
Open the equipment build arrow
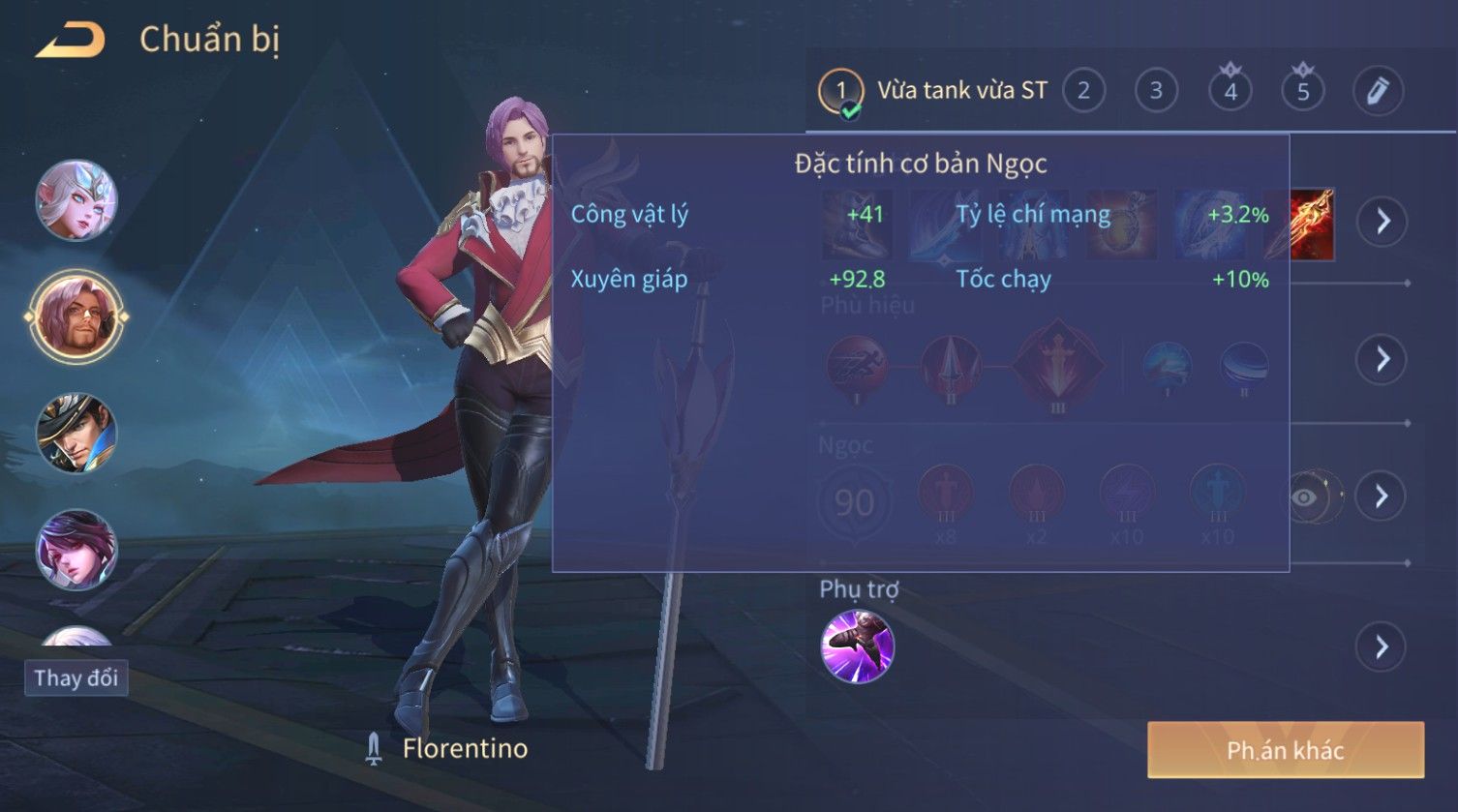coord(1382,222)
